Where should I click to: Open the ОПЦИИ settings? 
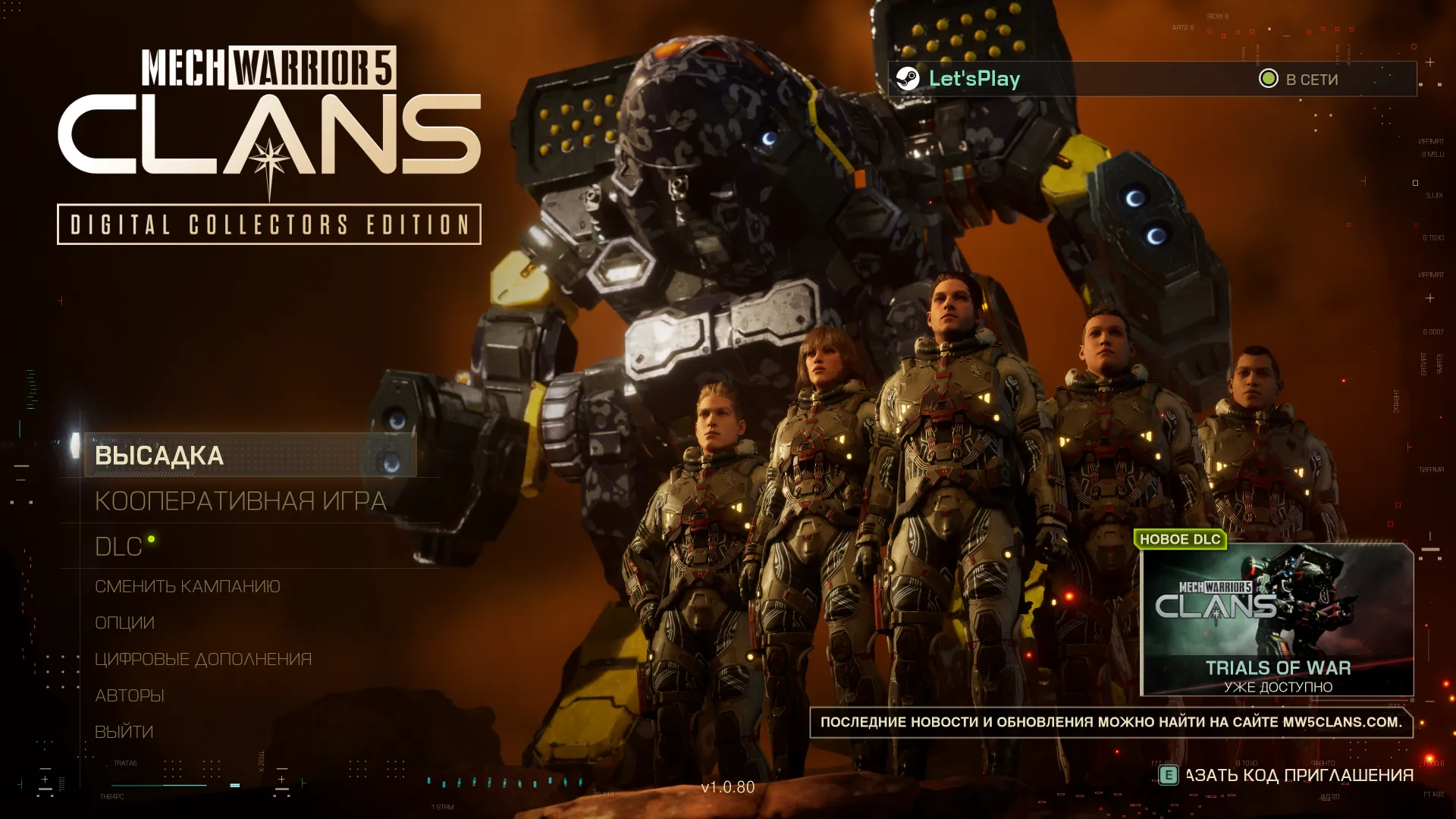(x=124, y=623)
